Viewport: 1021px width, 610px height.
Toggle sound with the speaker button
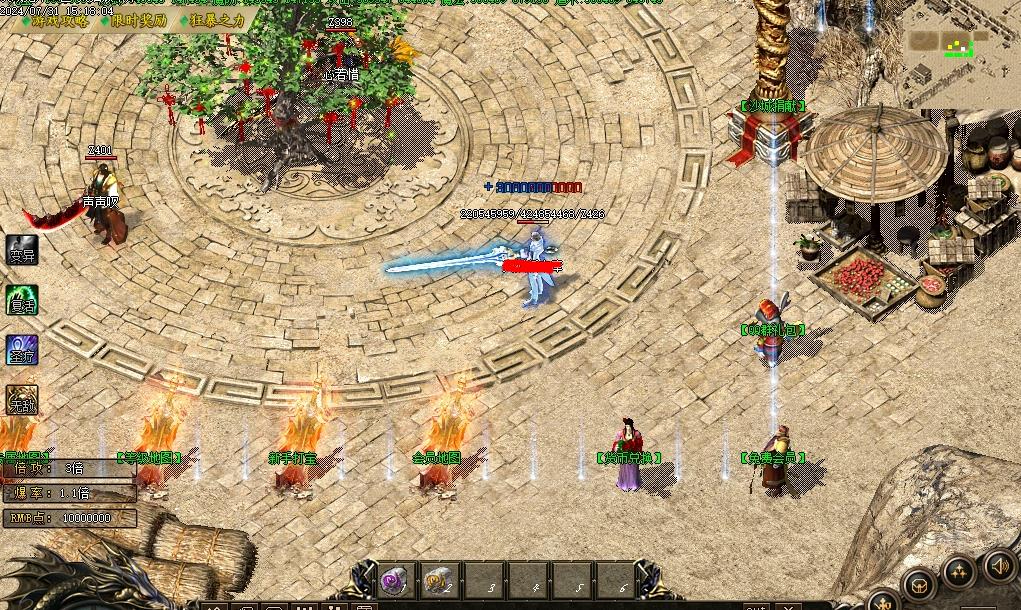(x=1000, y=567)
